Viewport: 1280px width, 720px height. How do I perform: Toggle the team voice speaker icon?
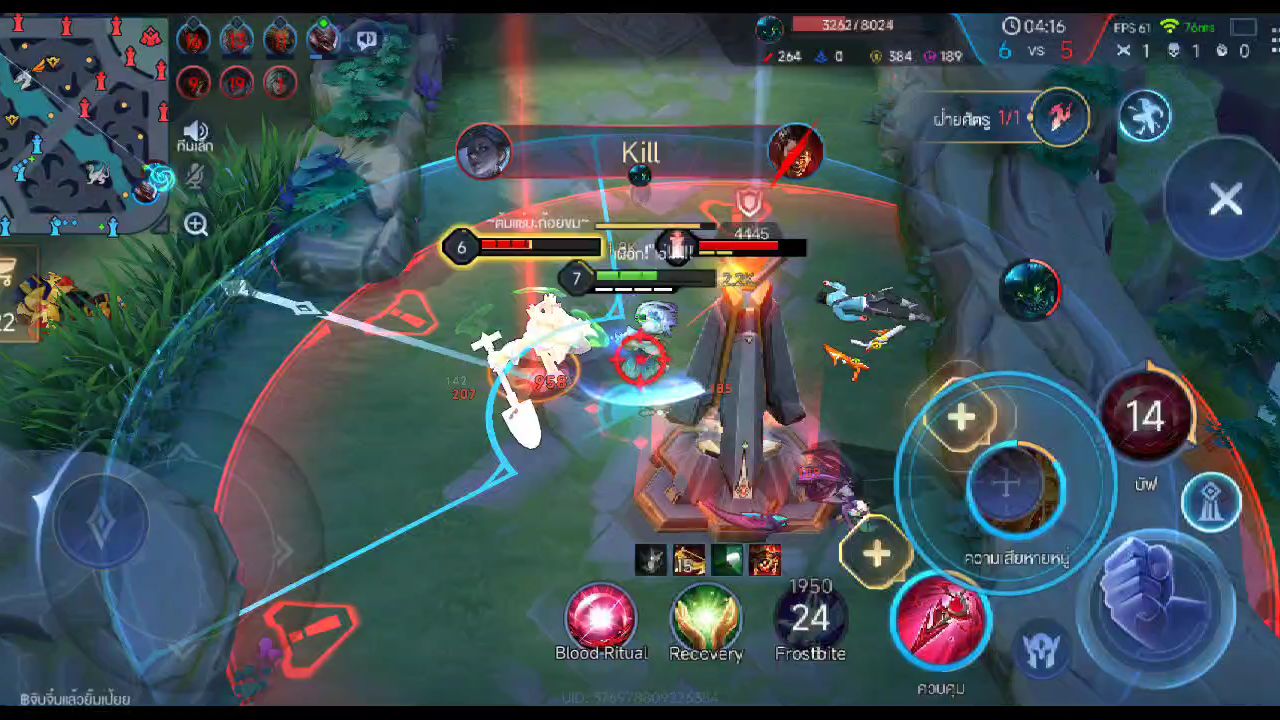pyautogui.click(x=195, y=132)
